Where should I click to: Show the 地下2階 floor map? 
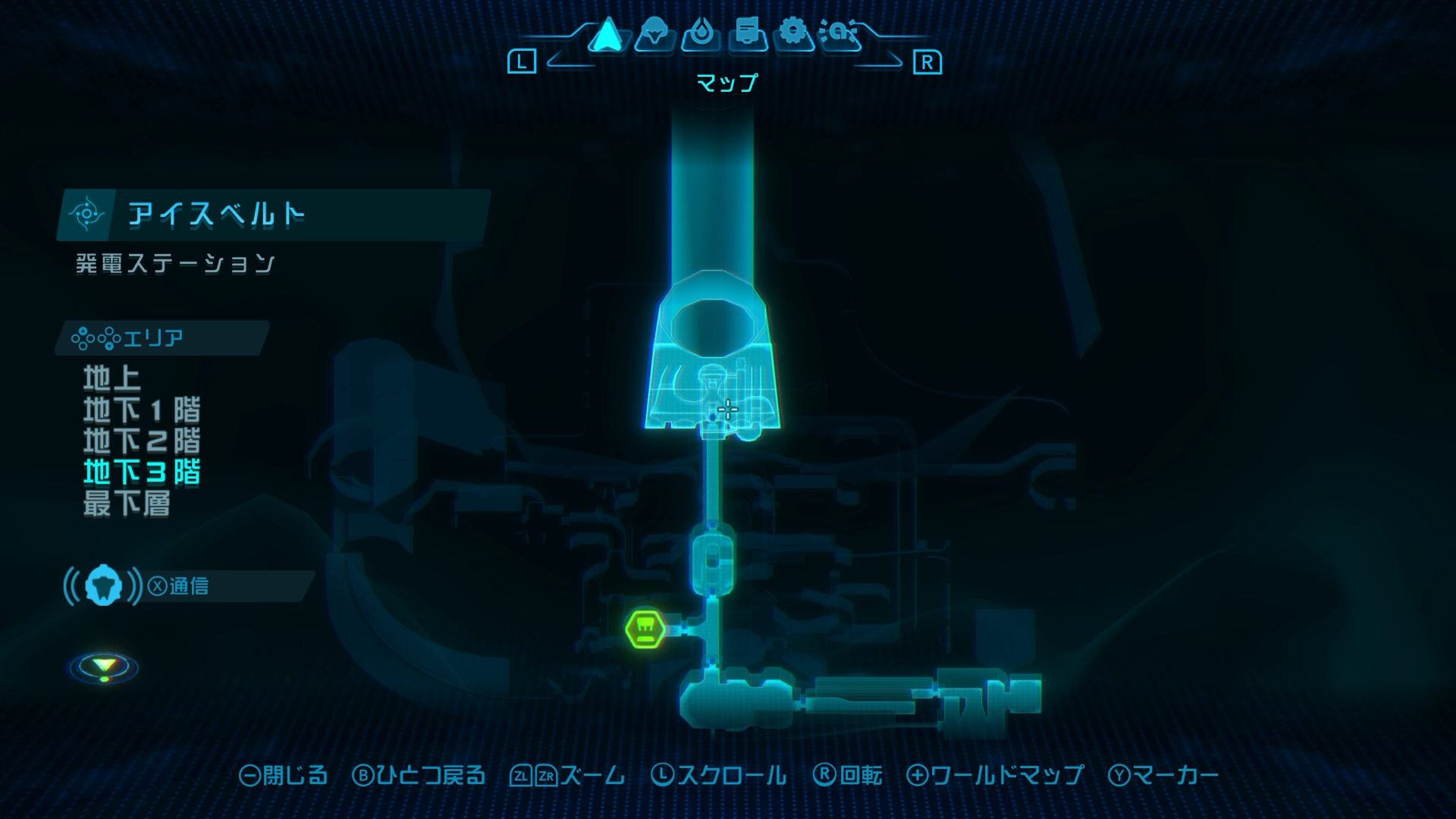(142, 441)
